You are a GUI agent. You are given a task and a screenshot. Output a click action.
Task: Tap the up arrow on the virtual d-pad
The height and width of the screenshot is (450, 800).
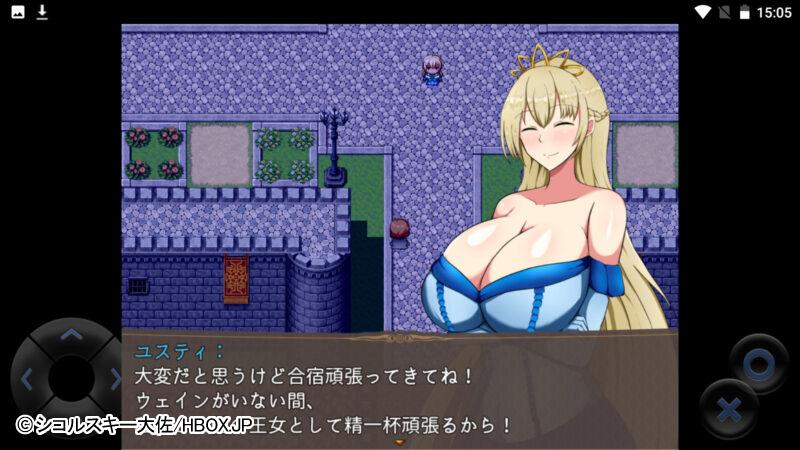pyautogui.click(x=70, y=337)
